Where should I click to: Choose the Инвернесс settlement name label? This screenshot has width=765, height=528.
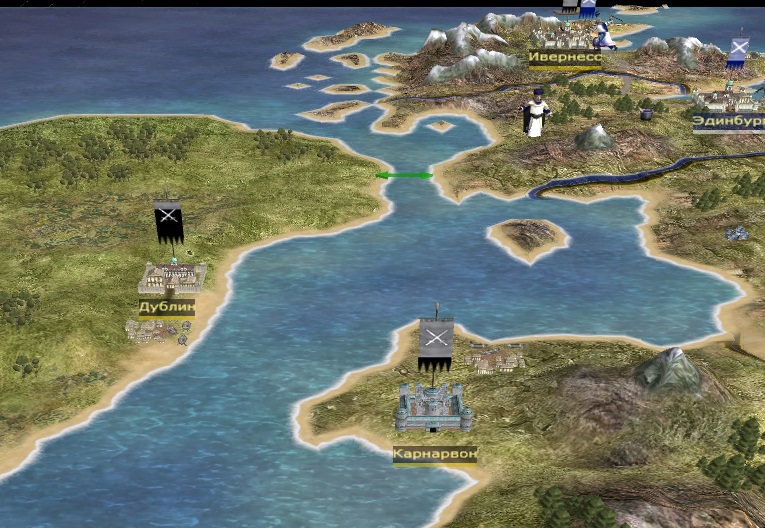point(565,57)
